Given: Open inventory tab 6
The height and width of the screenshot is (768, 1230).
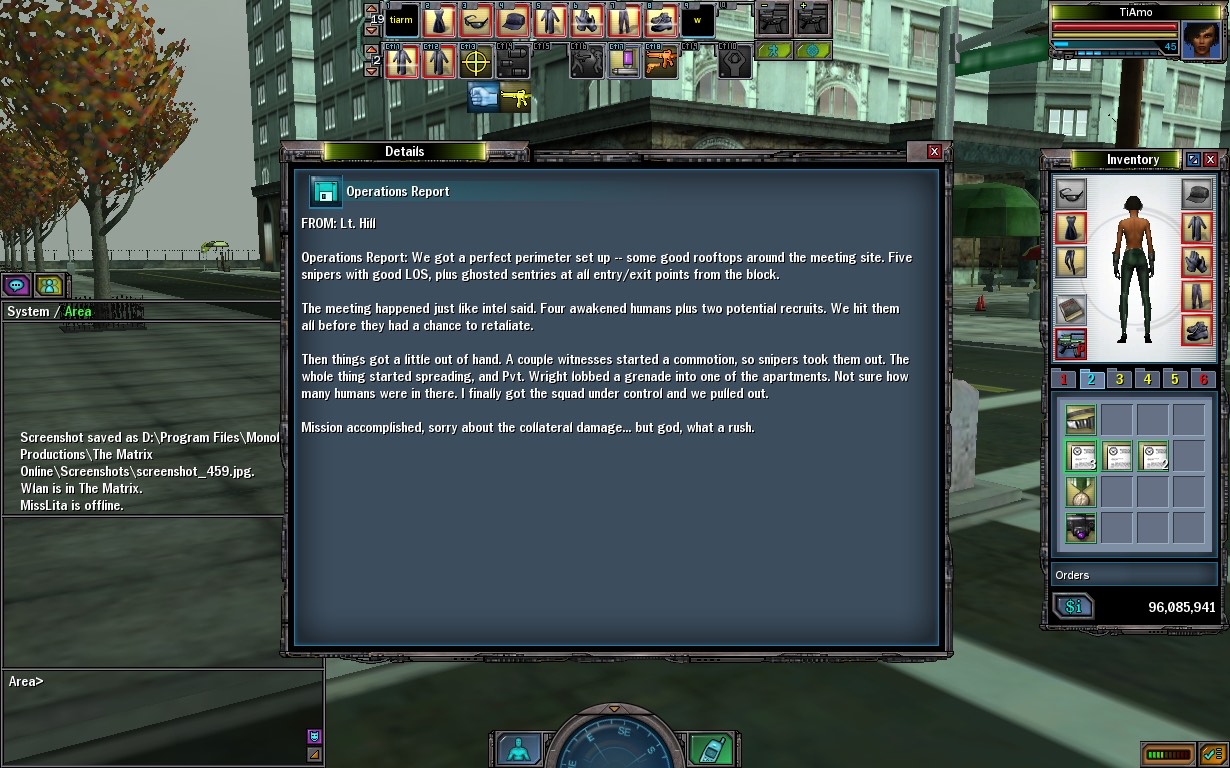Looking at the screenshot, I should pyautogui.click(x=1203, y=379).
